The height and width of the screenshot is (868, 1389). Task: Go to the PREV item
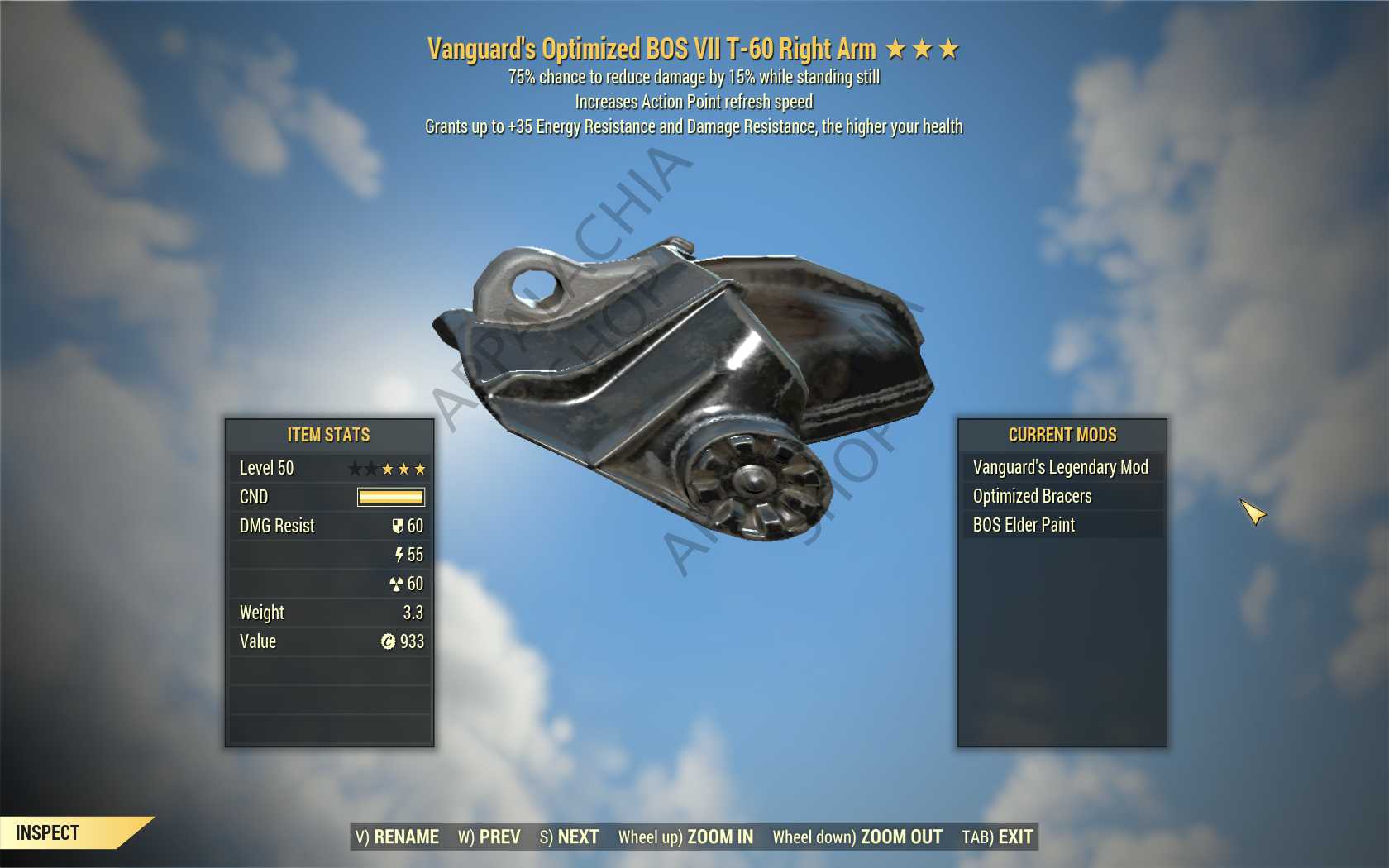(x=489, y=837)
